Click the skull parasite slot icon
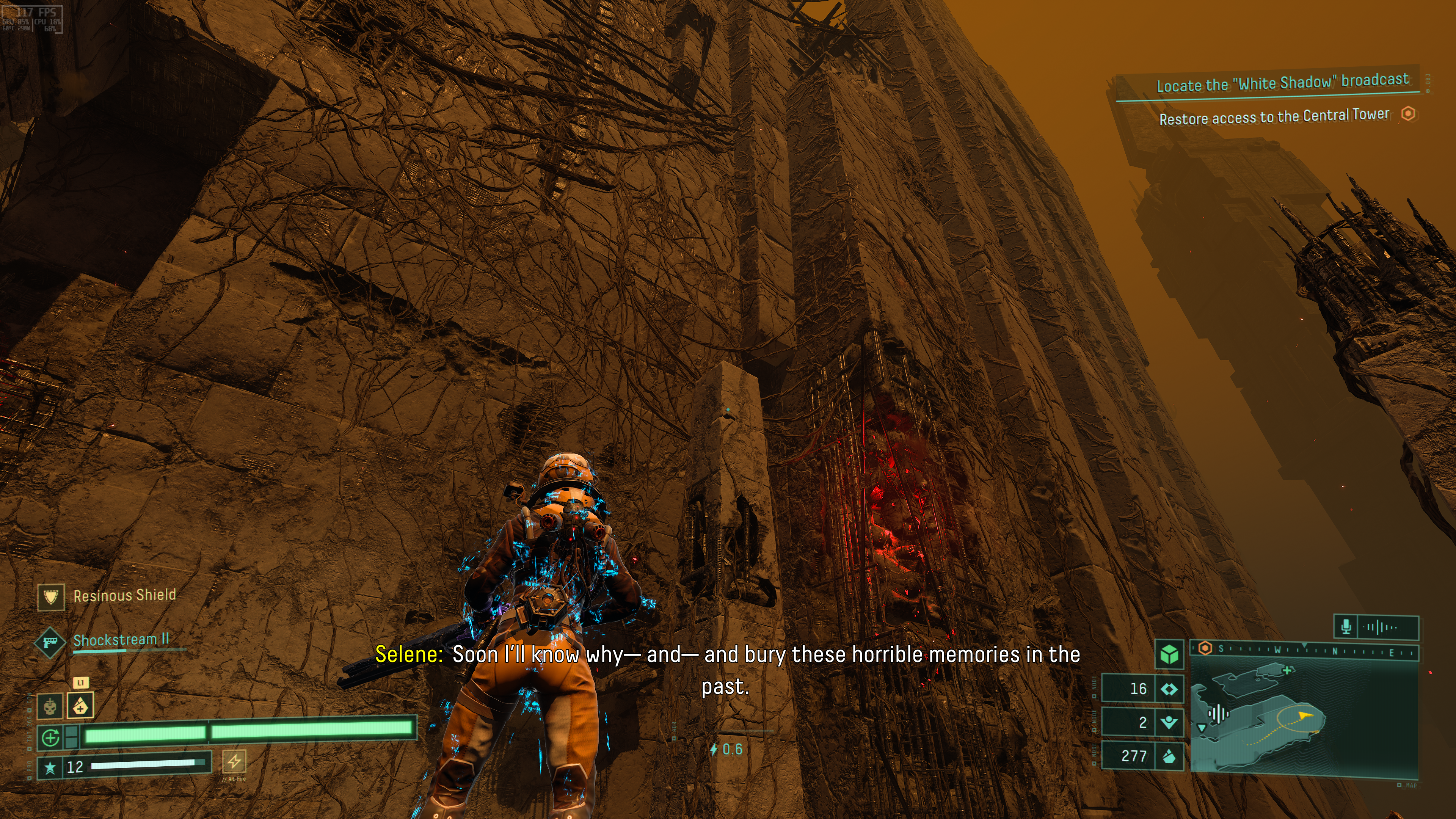 [x=50, y=706]
